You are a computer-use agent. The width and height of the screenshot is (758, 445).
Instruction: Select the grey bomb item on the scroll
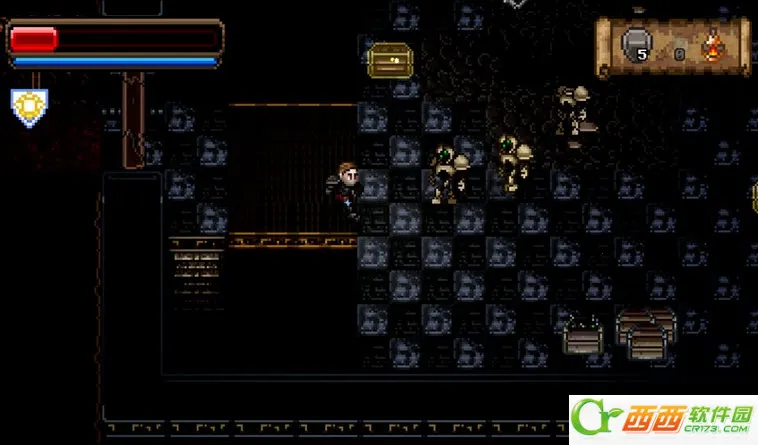coord(636,44)
